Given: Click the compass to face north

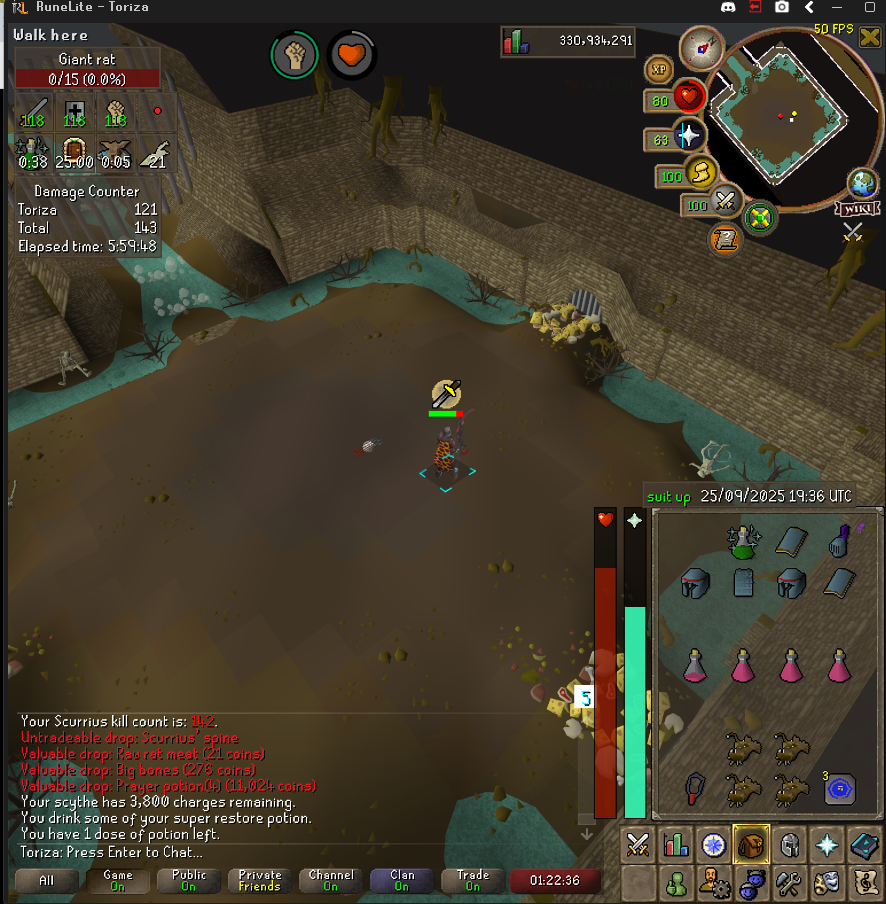Looking at the screenshot, I should coord(701,47).
